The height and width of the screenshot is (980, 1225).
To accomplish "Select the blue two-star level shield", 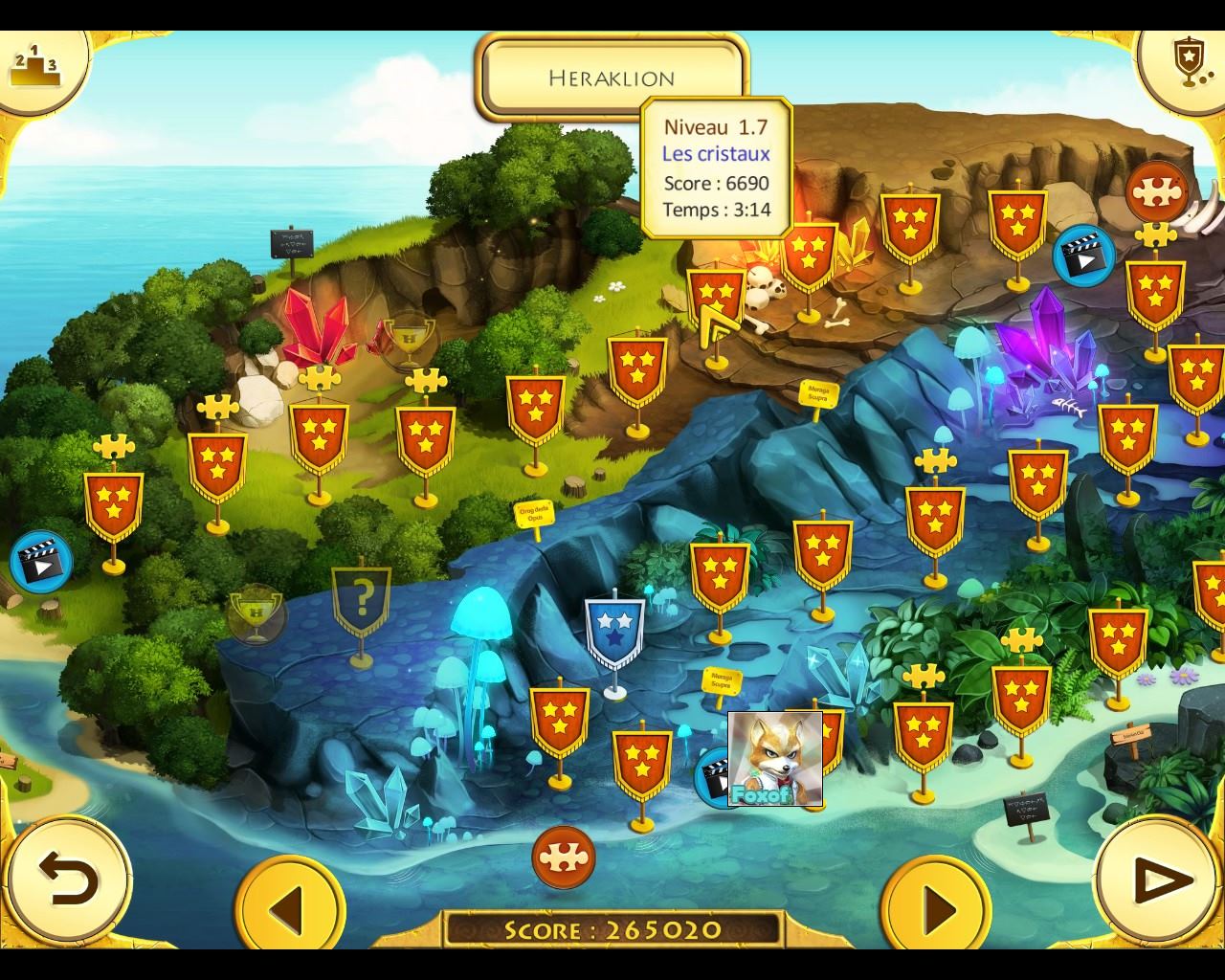I will pyautogui.click(x=614, y=631).
